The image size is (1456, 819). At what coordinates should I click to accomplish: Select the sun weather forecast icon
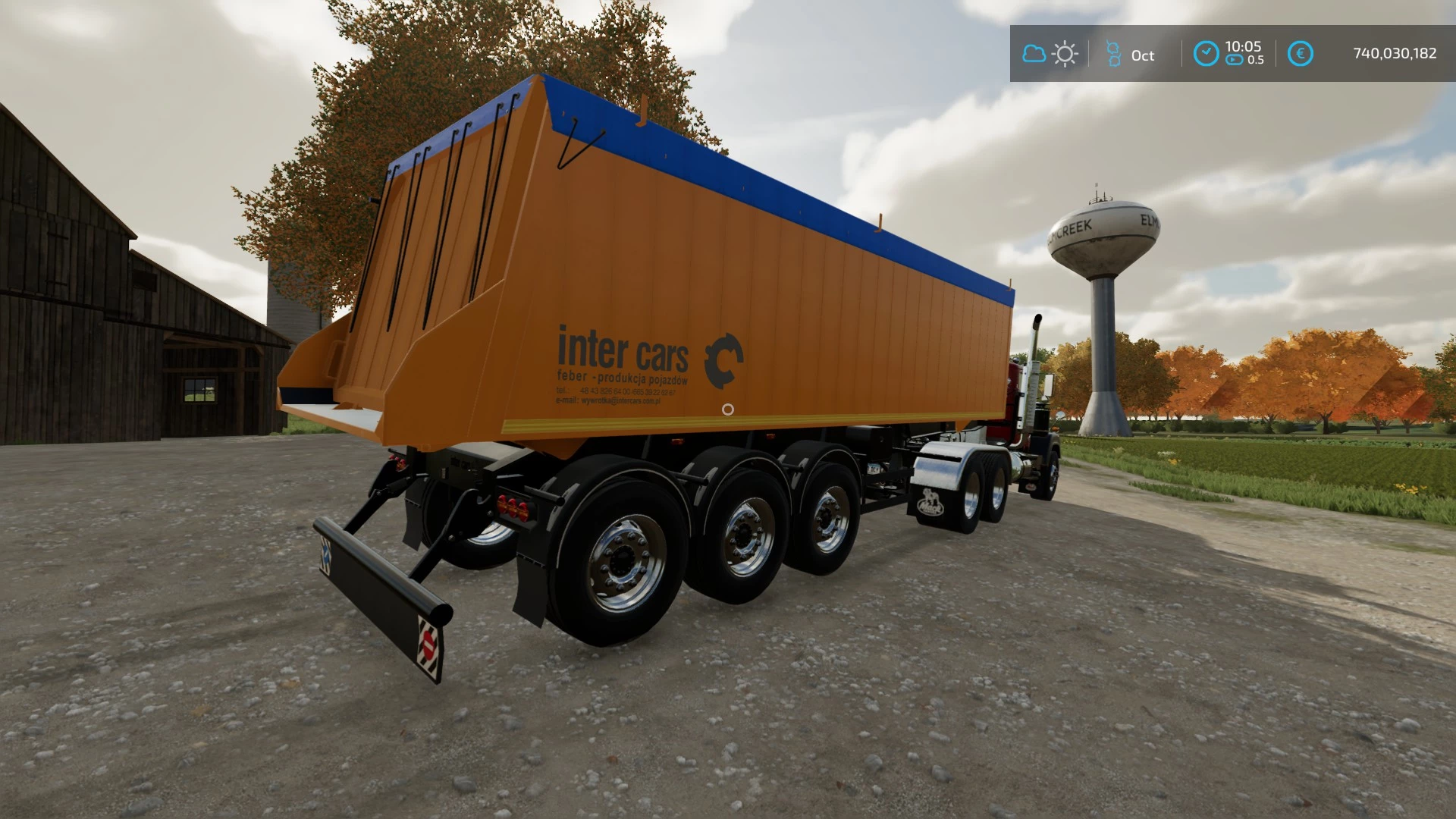tap(1065, 54)
